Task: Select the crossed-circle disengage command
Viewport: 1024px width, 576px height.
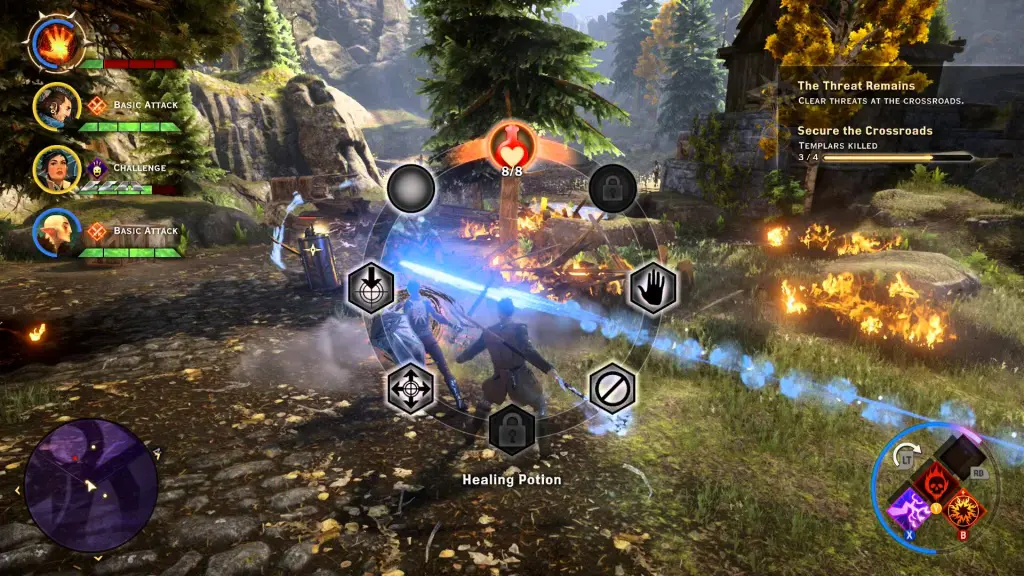Action: pos(612,387)
